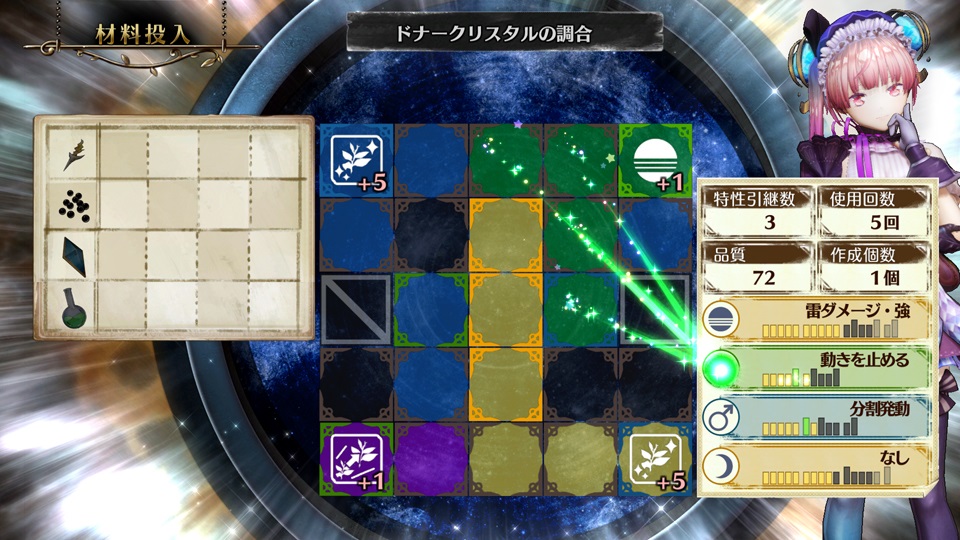The image size is (960, 540).
Task: Choose the 動きを止める effect row
Action: 815,367
